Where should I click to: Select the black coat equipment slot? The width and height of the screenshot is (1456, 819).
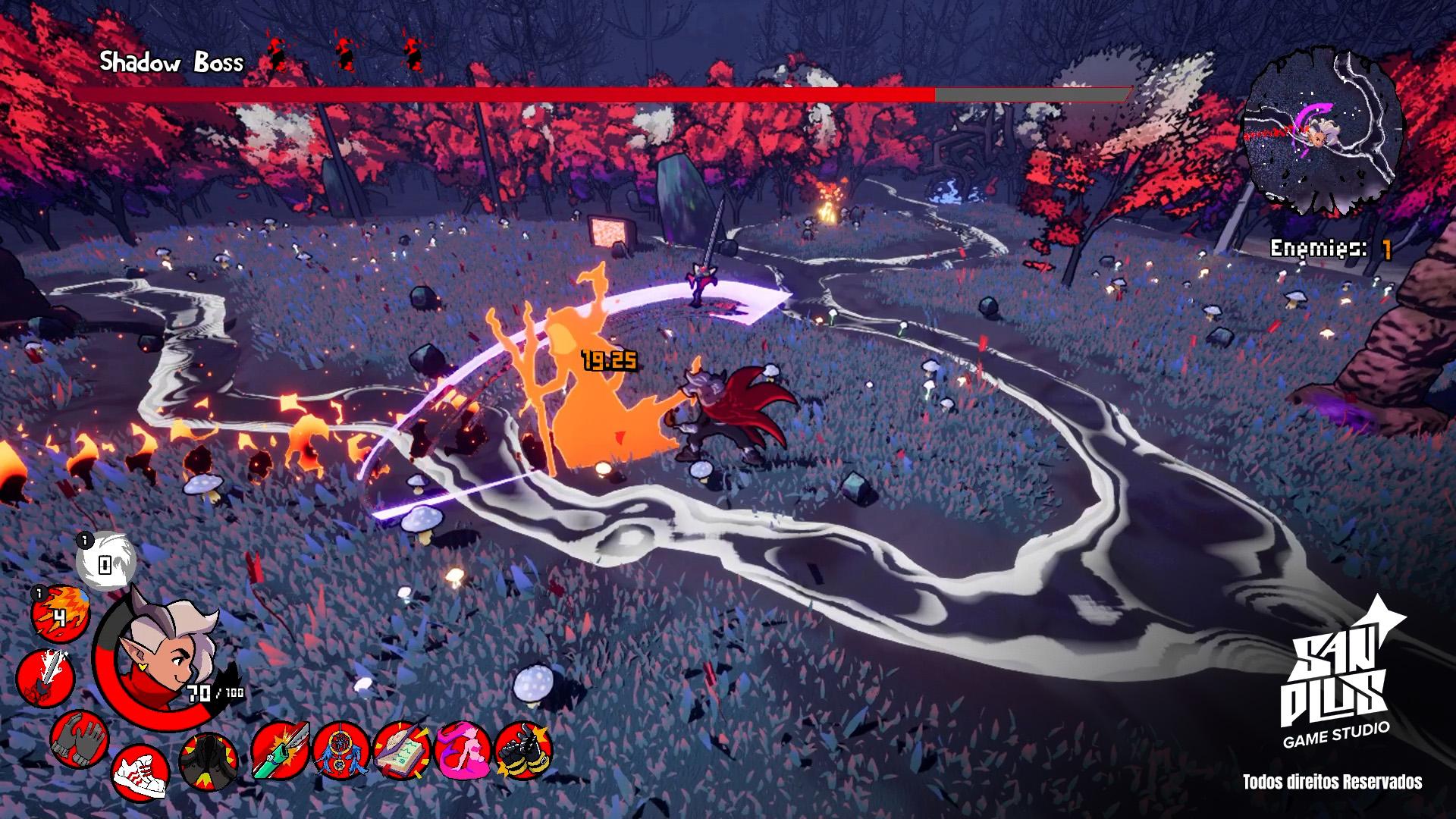[x=208, y=761]
